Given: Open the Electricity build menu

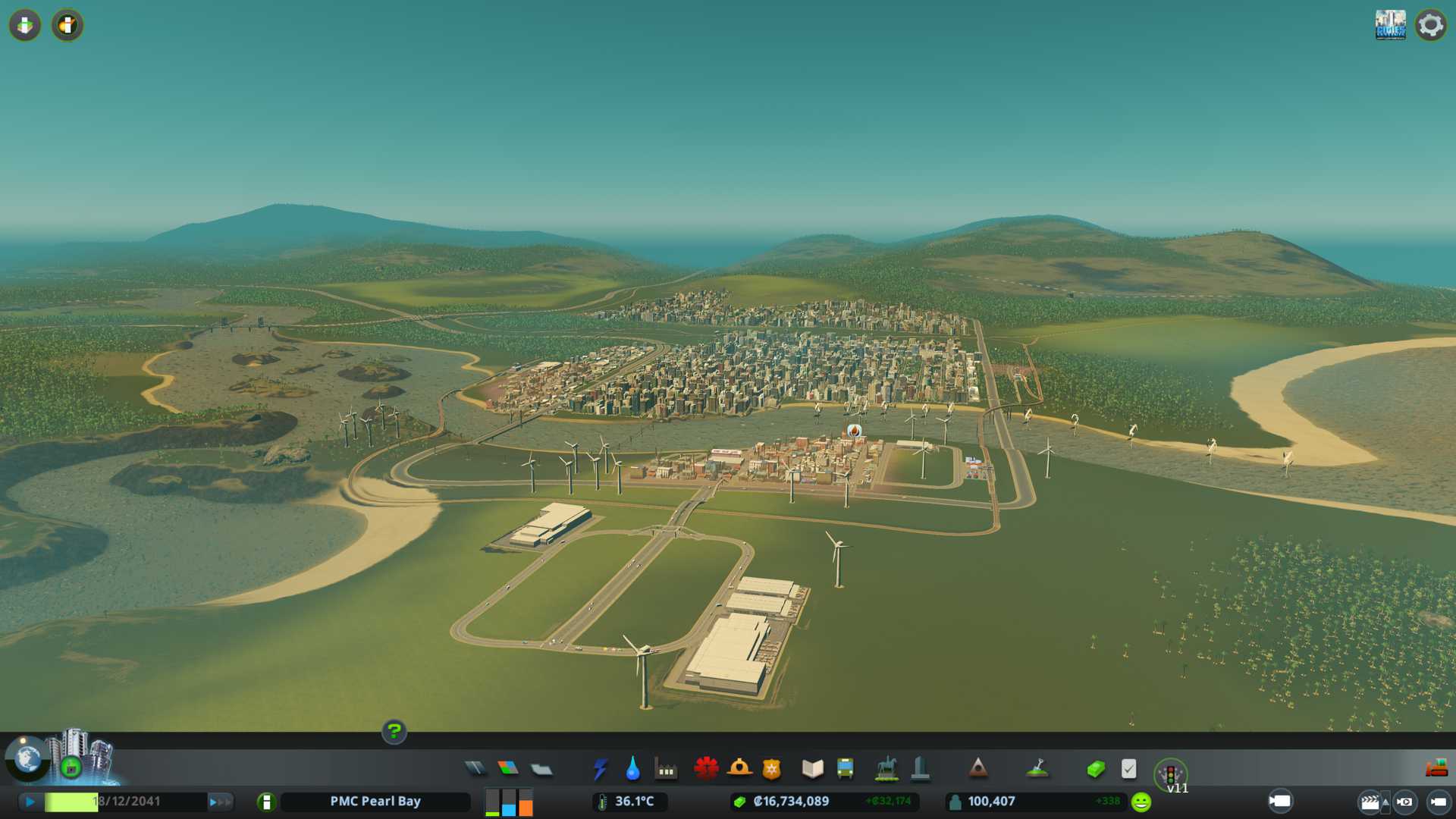Looking at the screenshot, I should tap(600, 769).
